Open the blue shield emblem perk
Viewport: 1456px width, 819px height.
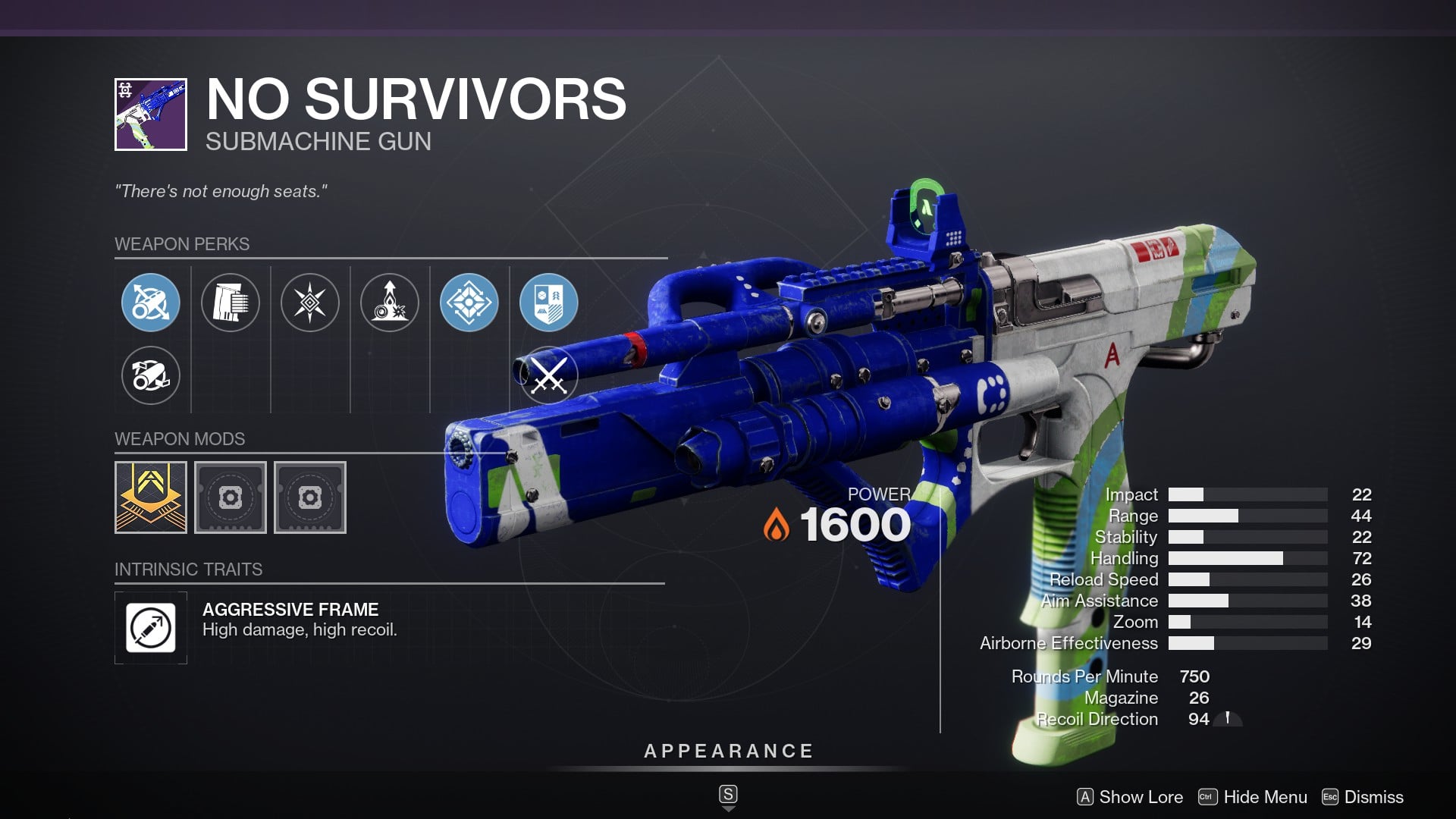click(549, 303)
